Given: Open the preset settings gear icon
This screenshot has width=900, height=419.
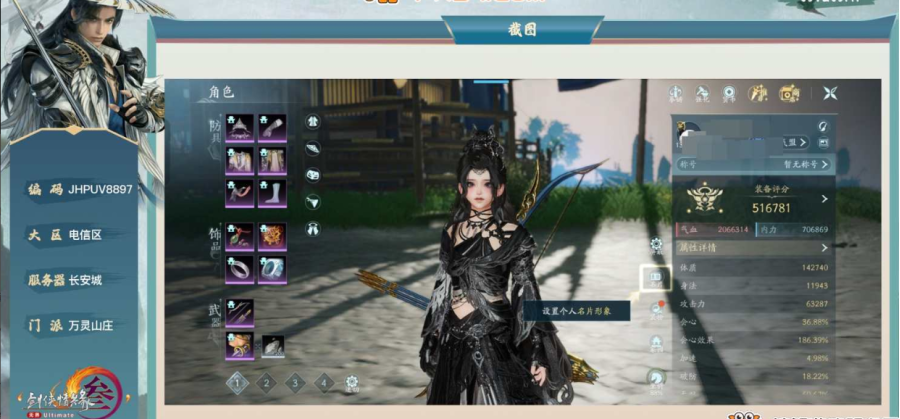Looking at the screenshot, I should click(352, 381).
